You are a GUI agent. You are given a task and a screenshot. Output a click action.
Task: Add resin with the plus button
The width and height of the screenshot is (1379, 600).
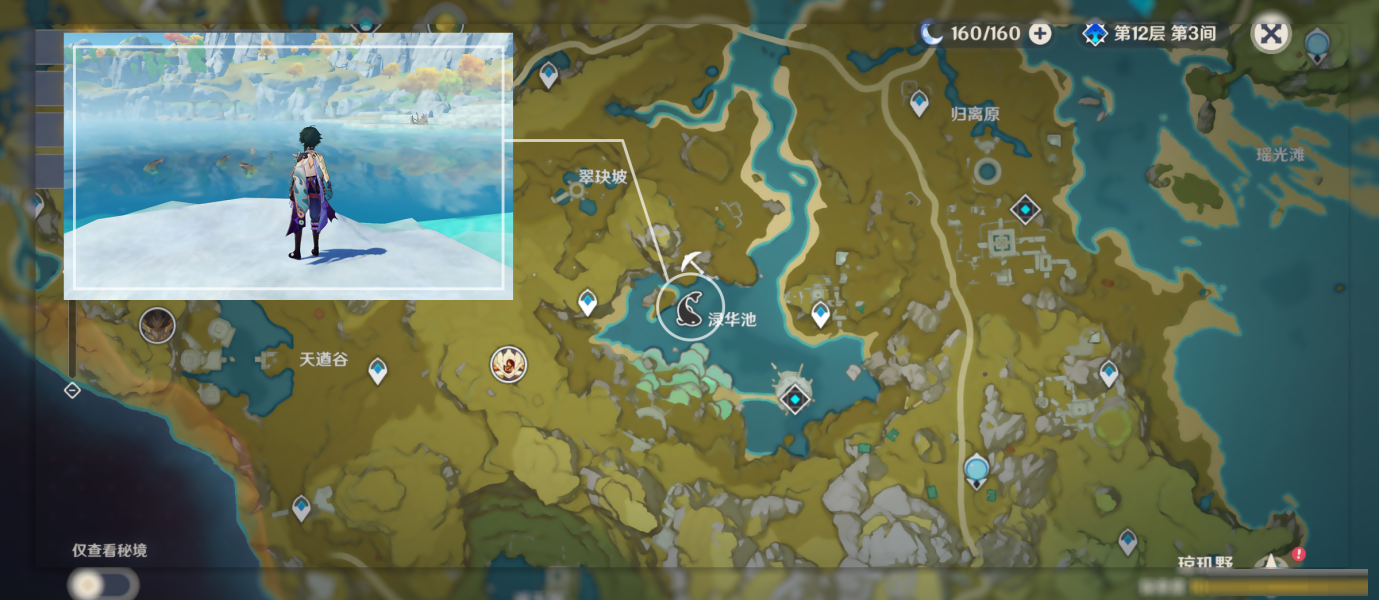[1040, 34]
